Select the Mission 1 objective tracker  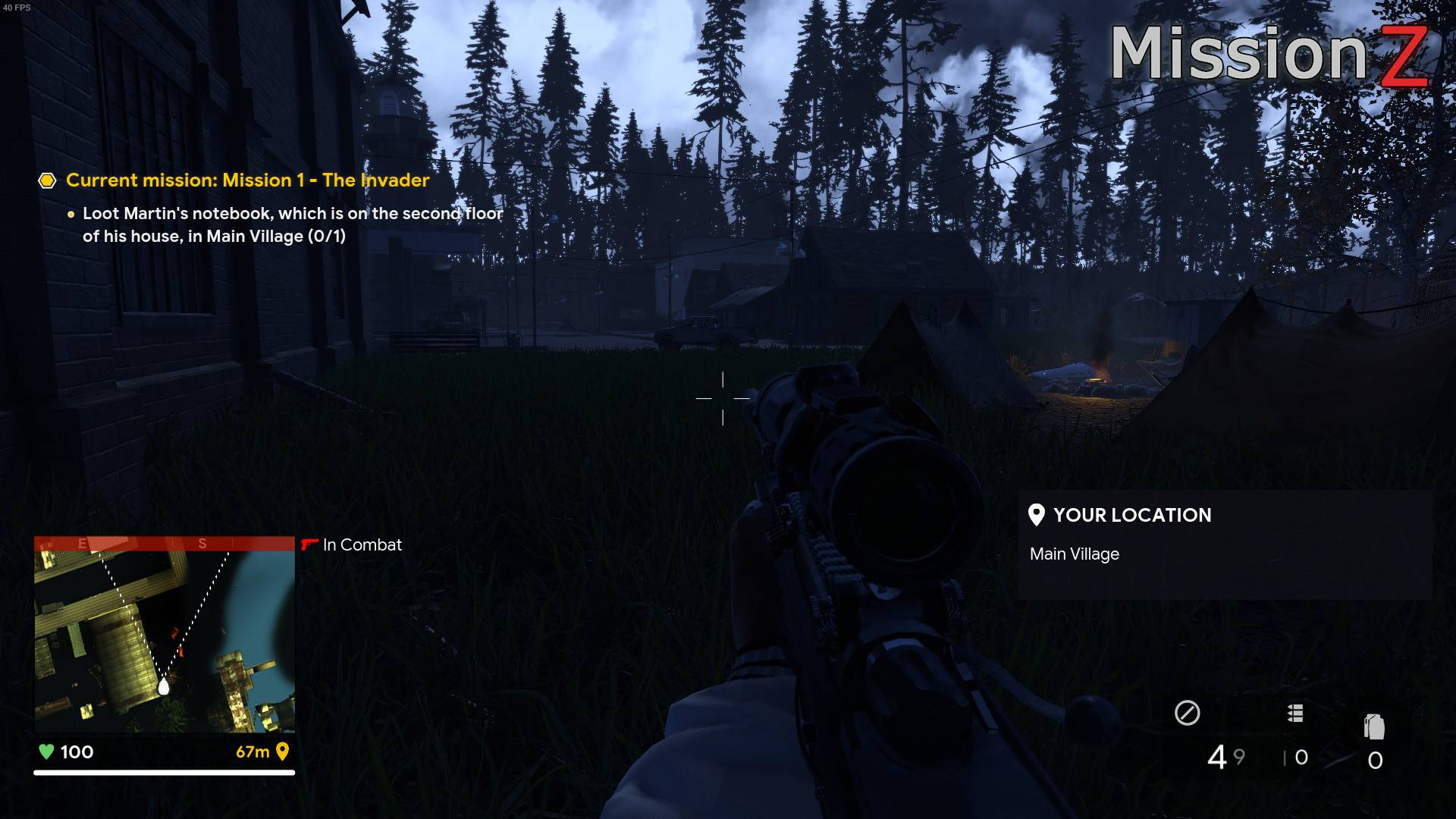click(x=248, y=180)
